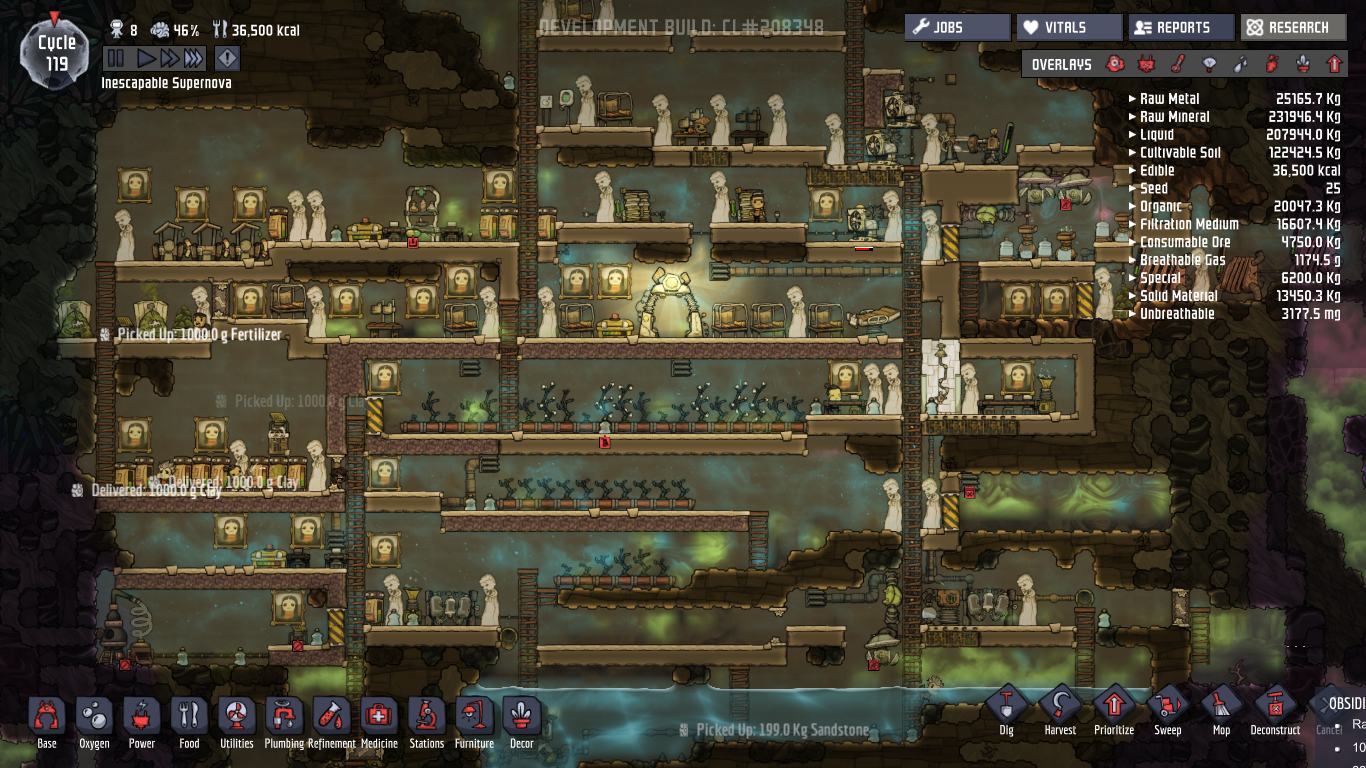This screenshot has height=768, width=1366.
Task: Open the Jobs management screen
Action: click(957, 28)
